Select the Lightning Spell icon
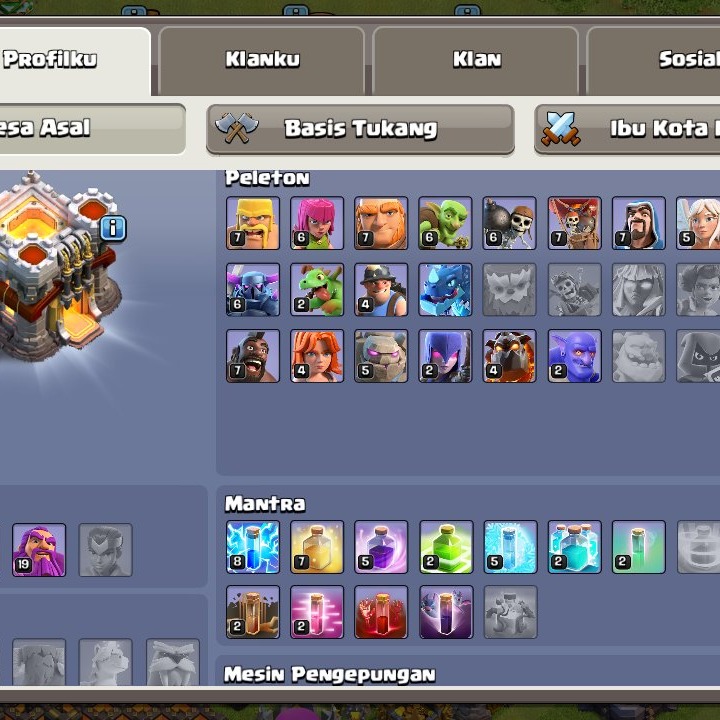This screenshot has width=720, height=720. (x=253, y=546)
